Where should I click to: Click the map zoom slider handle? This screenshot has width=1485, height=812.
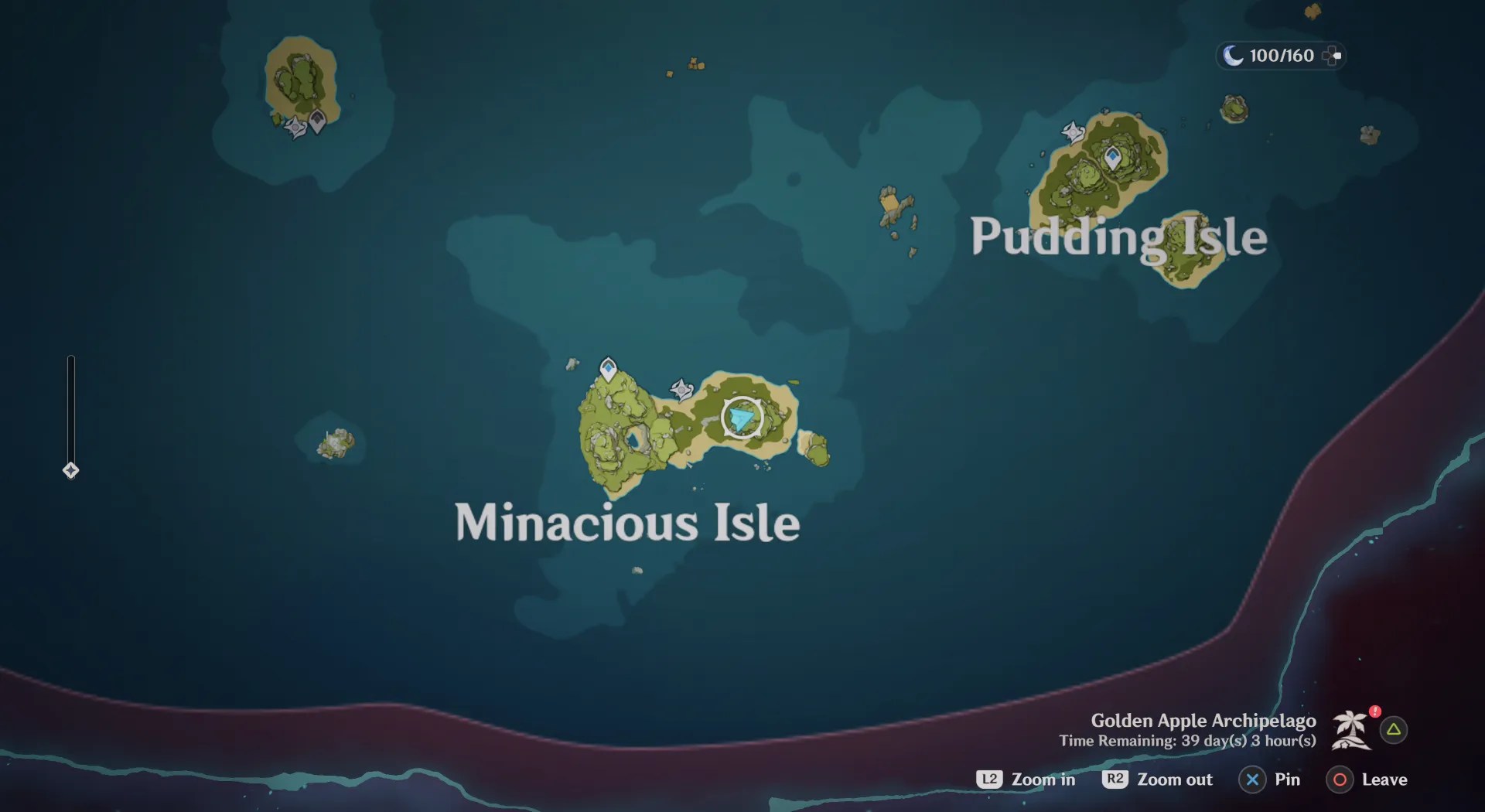[70, 469]
